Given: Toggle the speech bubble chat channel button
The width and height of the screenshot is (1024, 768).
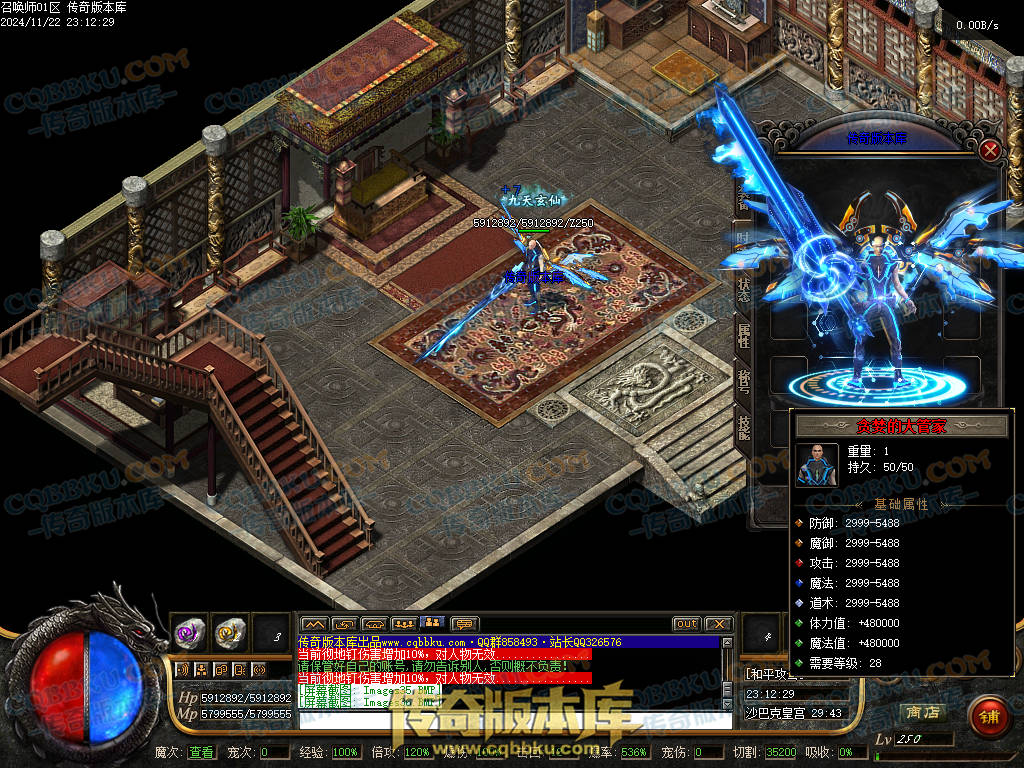Looking at the screenshot, I should 465,624.
